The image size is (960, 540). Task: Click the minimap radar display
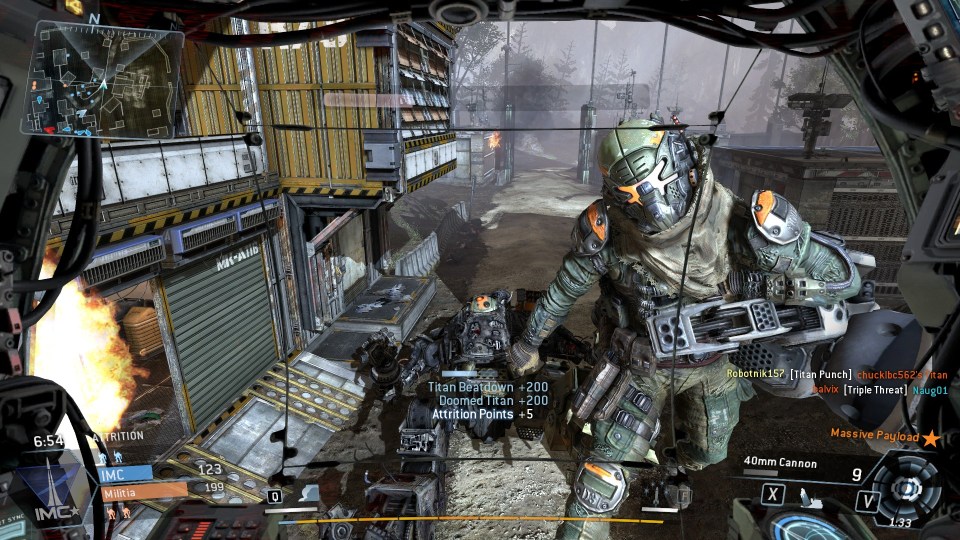105,80
